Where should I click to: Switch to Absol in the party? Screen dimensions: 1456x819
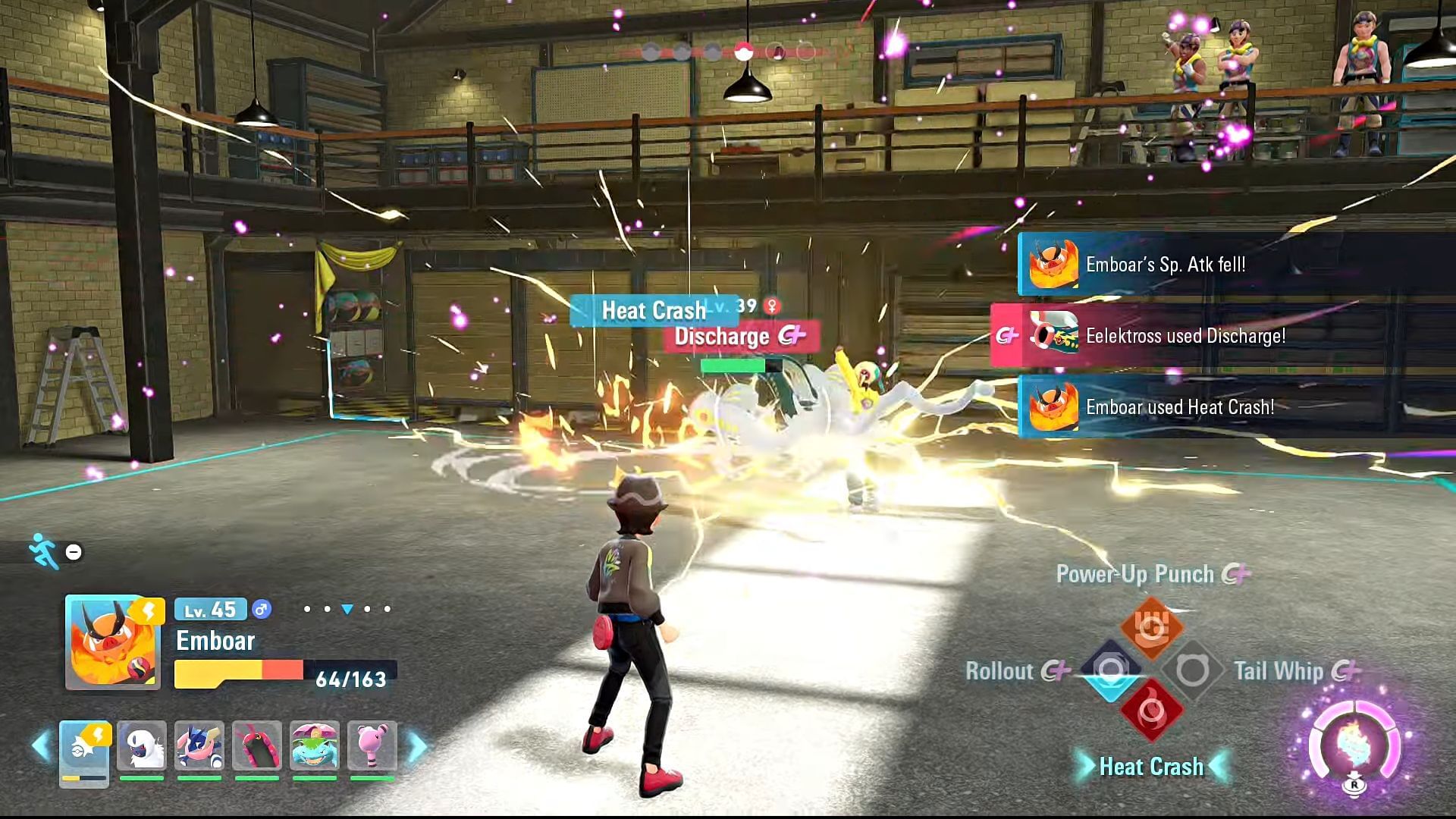(x=142, y=746)
